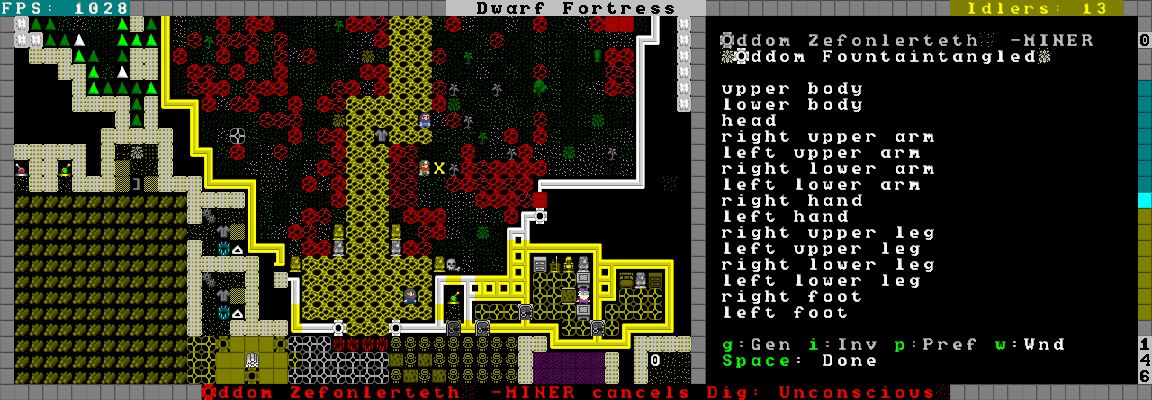Image resolution: width=1152 pixels, height=400 pixels.
Task: Pick the left hand row
Action: (x=778, y=217)
